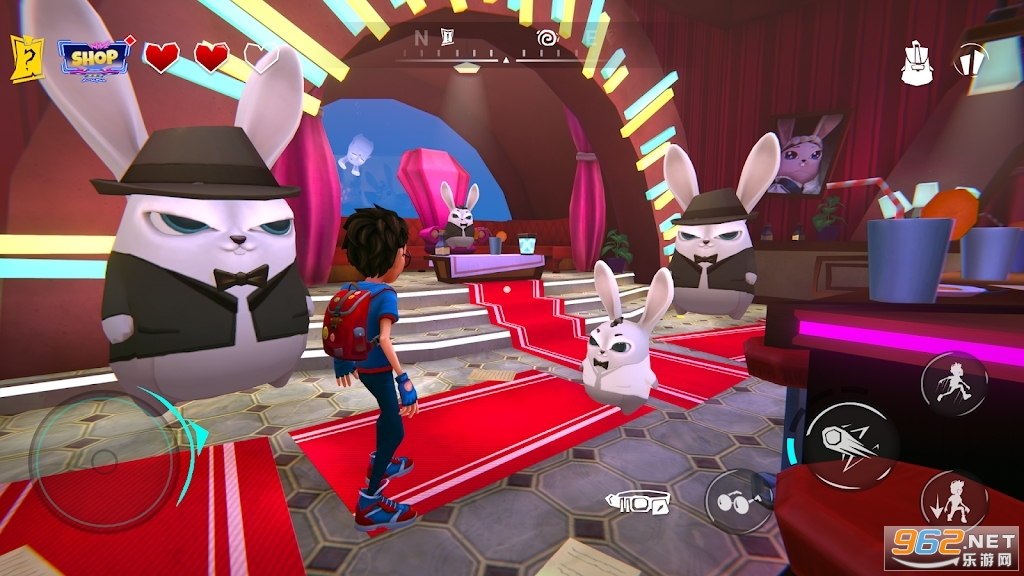Select the white gadget tool icon

coord(637,501)
